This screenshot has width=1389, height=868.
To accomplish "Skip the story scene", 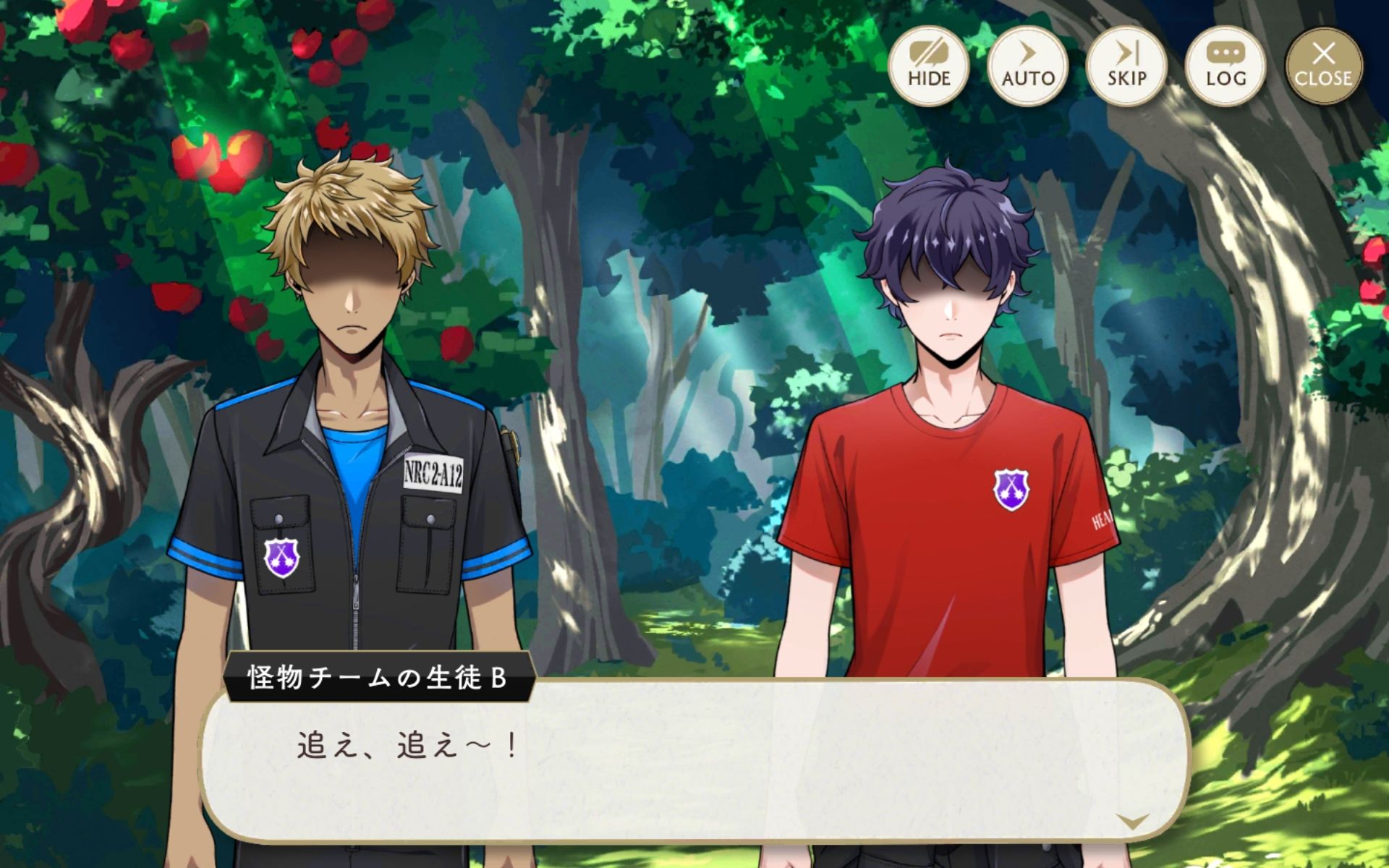I will coord(1126,66).
